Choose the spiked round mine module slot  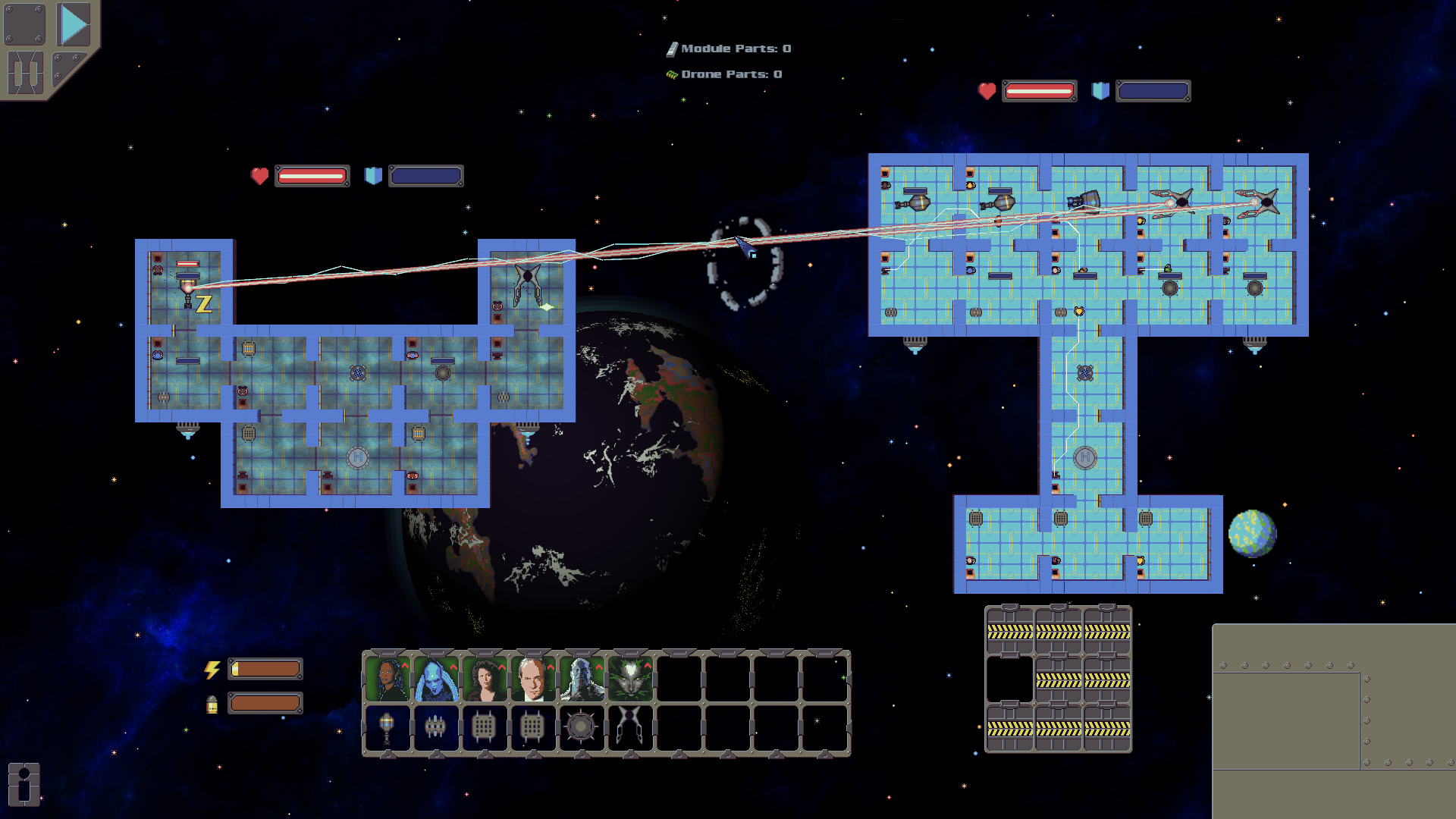click(582, 727)
